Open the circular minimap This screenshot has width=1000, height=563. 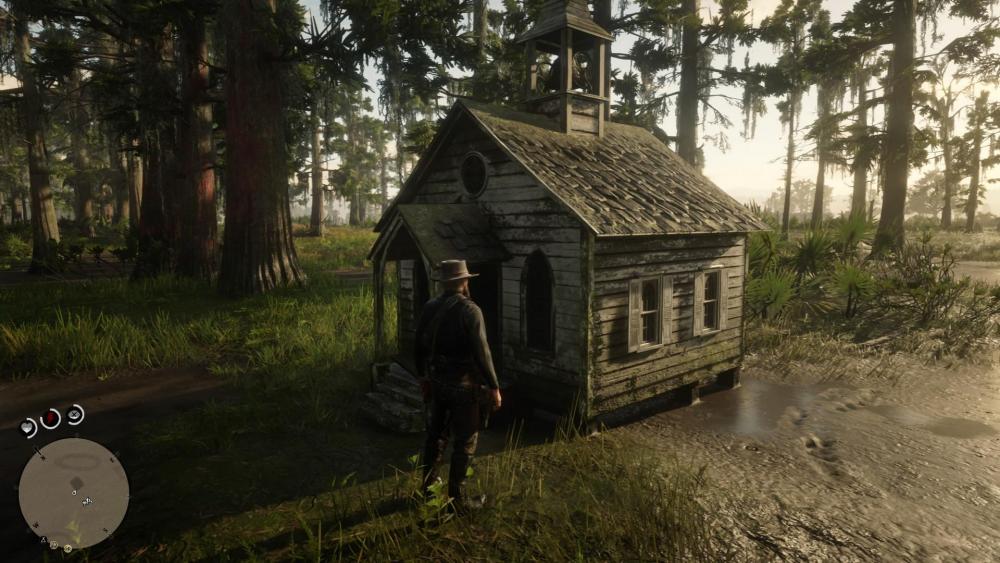(x=74, y=493)
